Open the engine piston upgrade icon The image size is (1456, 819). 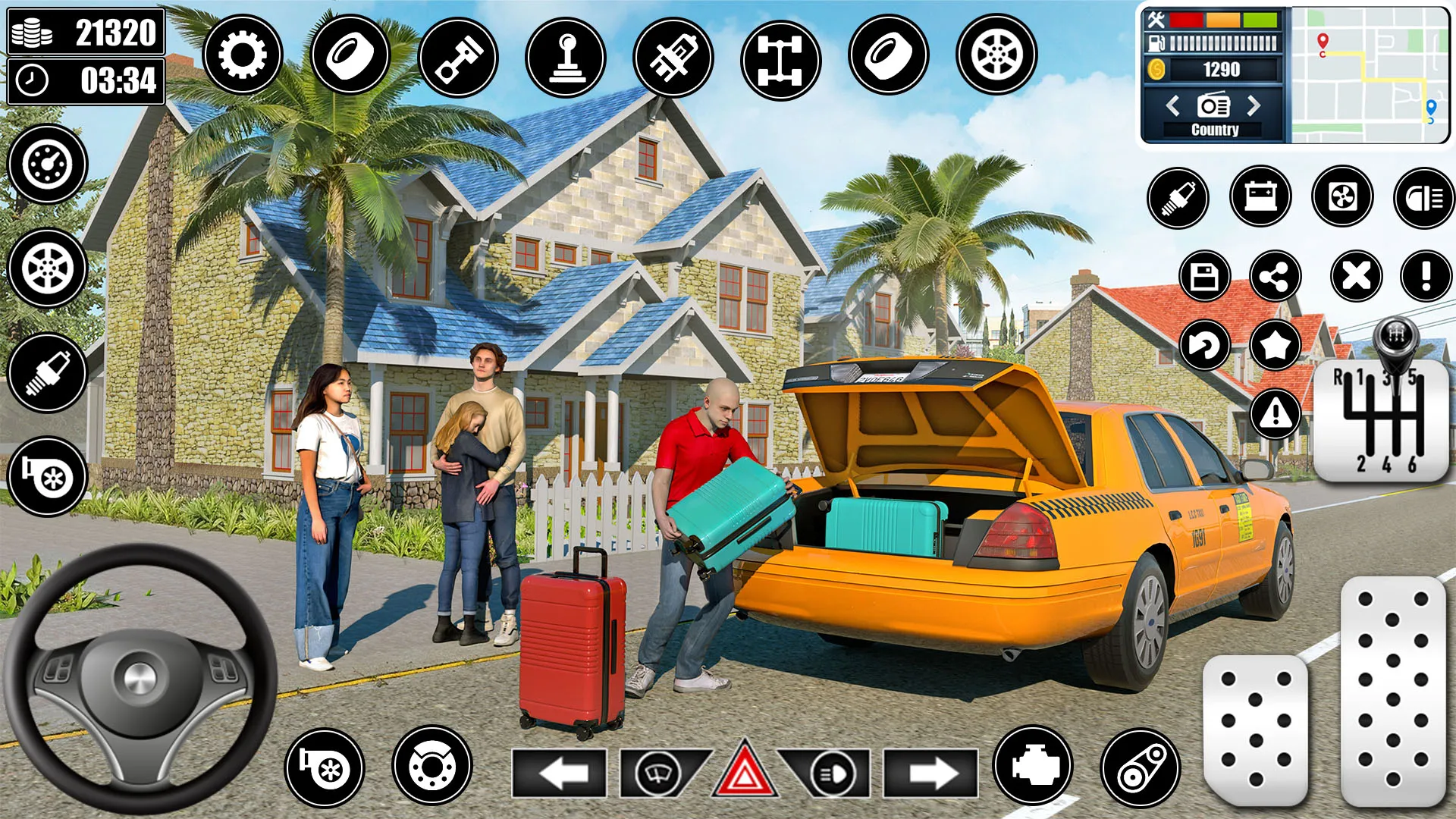[456, 56]
